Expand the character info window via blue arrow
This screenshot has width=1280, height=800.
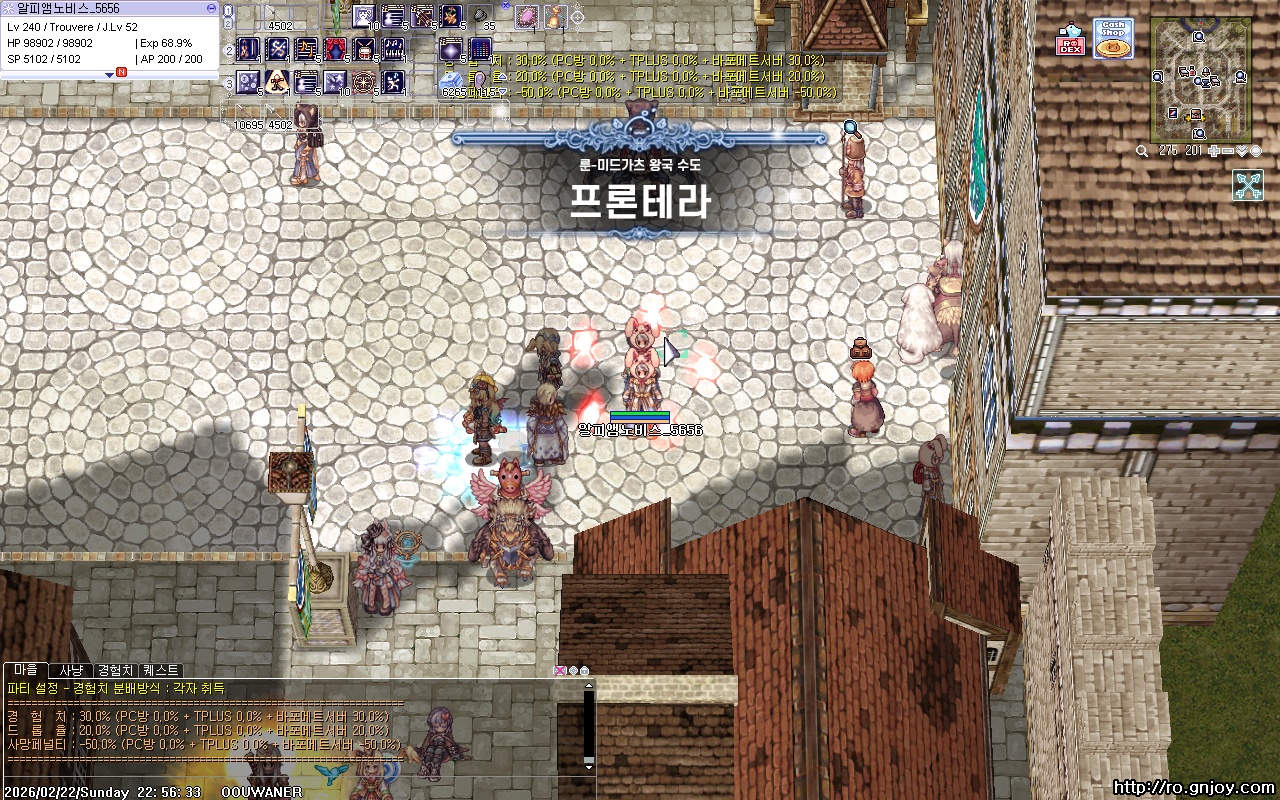110,76
